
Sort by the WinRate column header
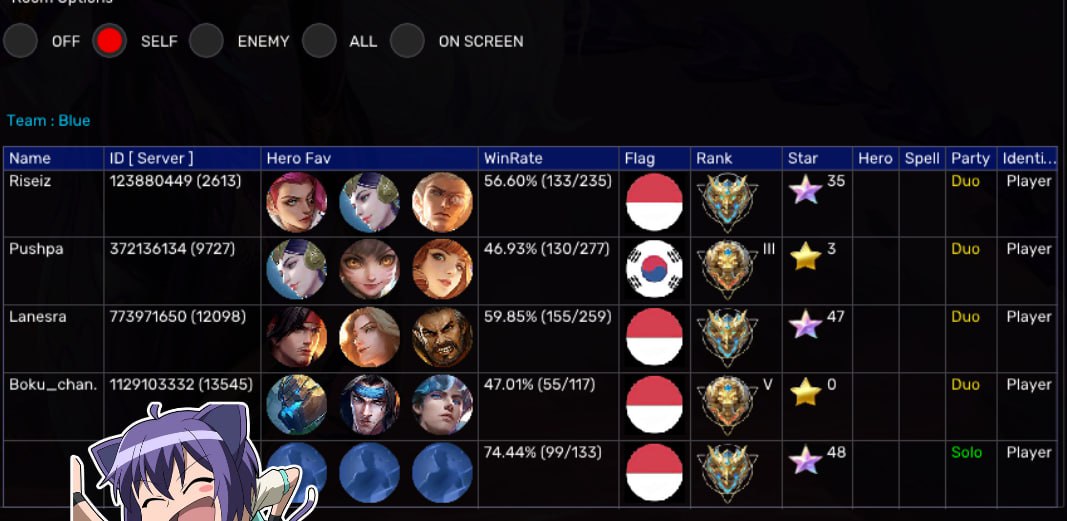tap(513, 158)
